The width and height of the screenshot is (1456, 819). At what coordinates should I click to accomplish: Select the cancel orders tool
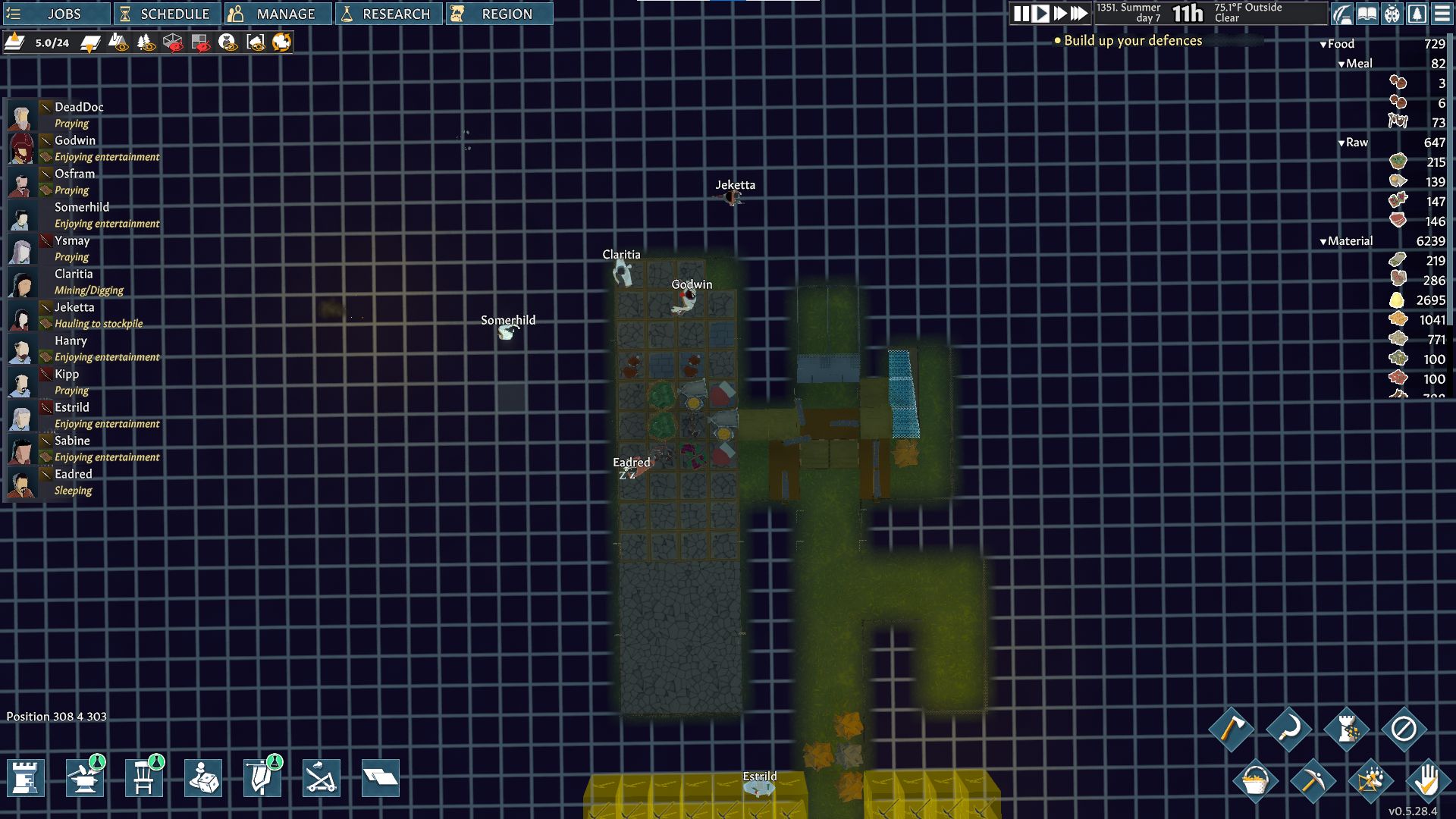(1403, 728)
